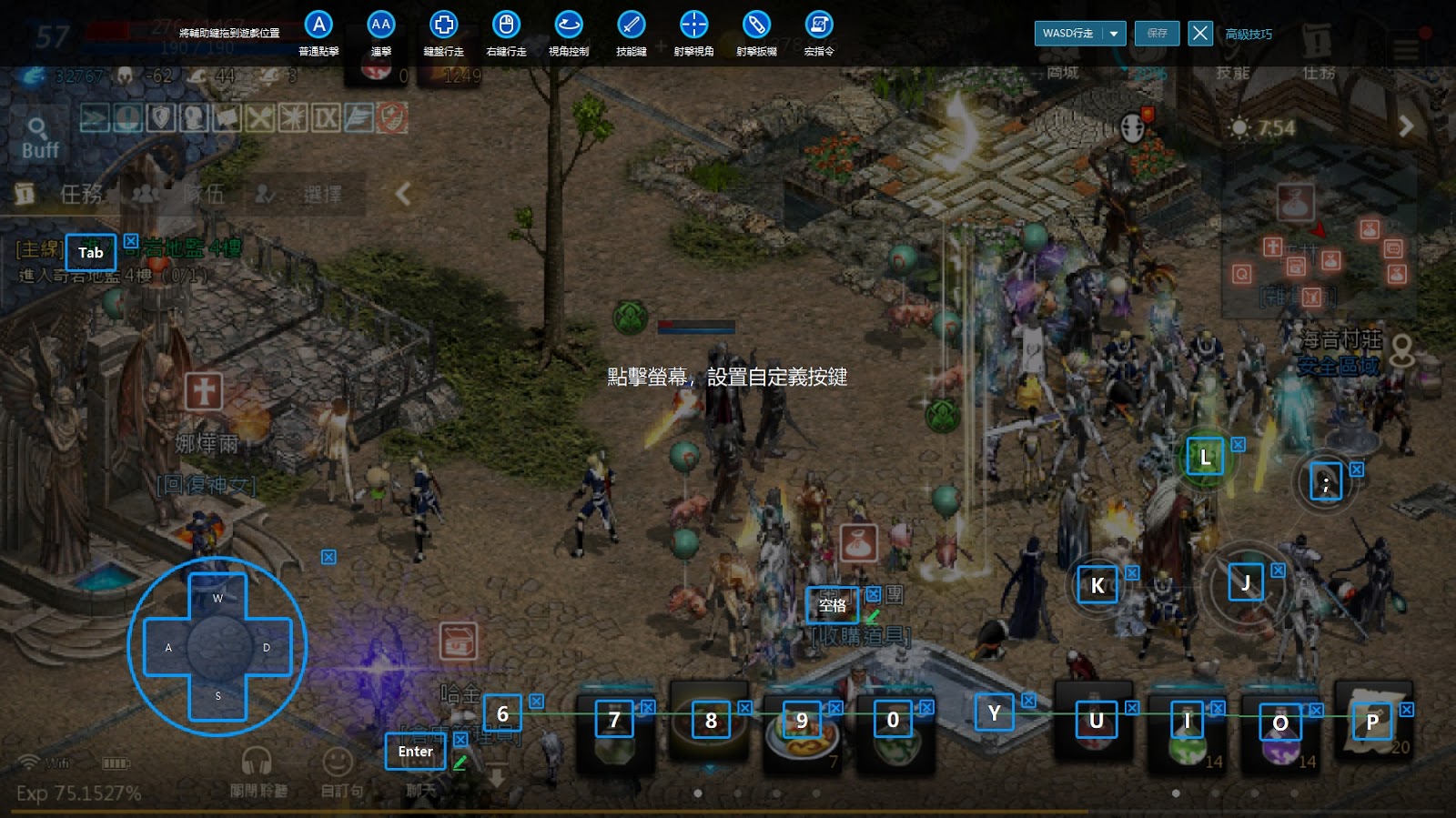Save the key mapping with 保存
Screen dimensions: 1456x818
click(x=1157, y=34)
